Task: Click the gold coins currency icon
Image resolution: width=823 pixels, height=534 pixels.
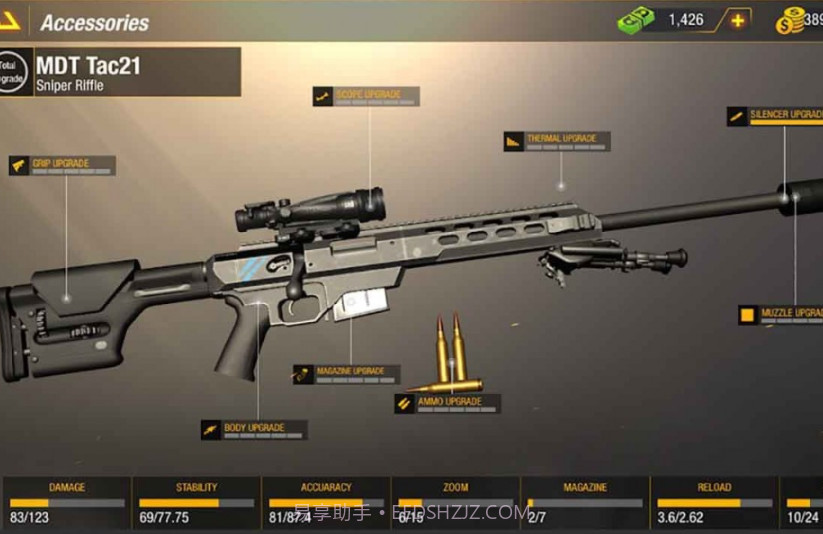Action: 790,20
